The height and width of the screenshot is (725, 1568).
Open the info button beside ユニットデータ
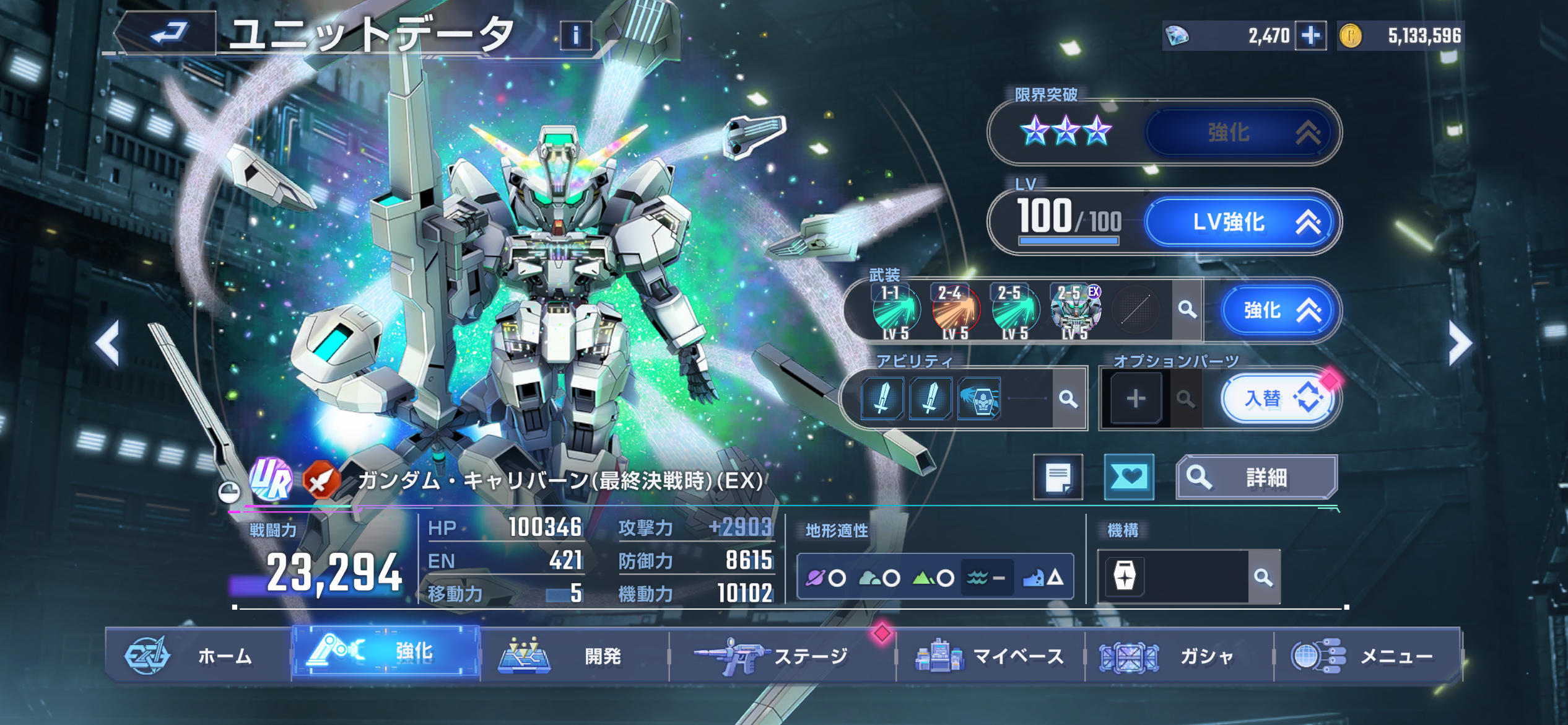click(x=575, y=36)
